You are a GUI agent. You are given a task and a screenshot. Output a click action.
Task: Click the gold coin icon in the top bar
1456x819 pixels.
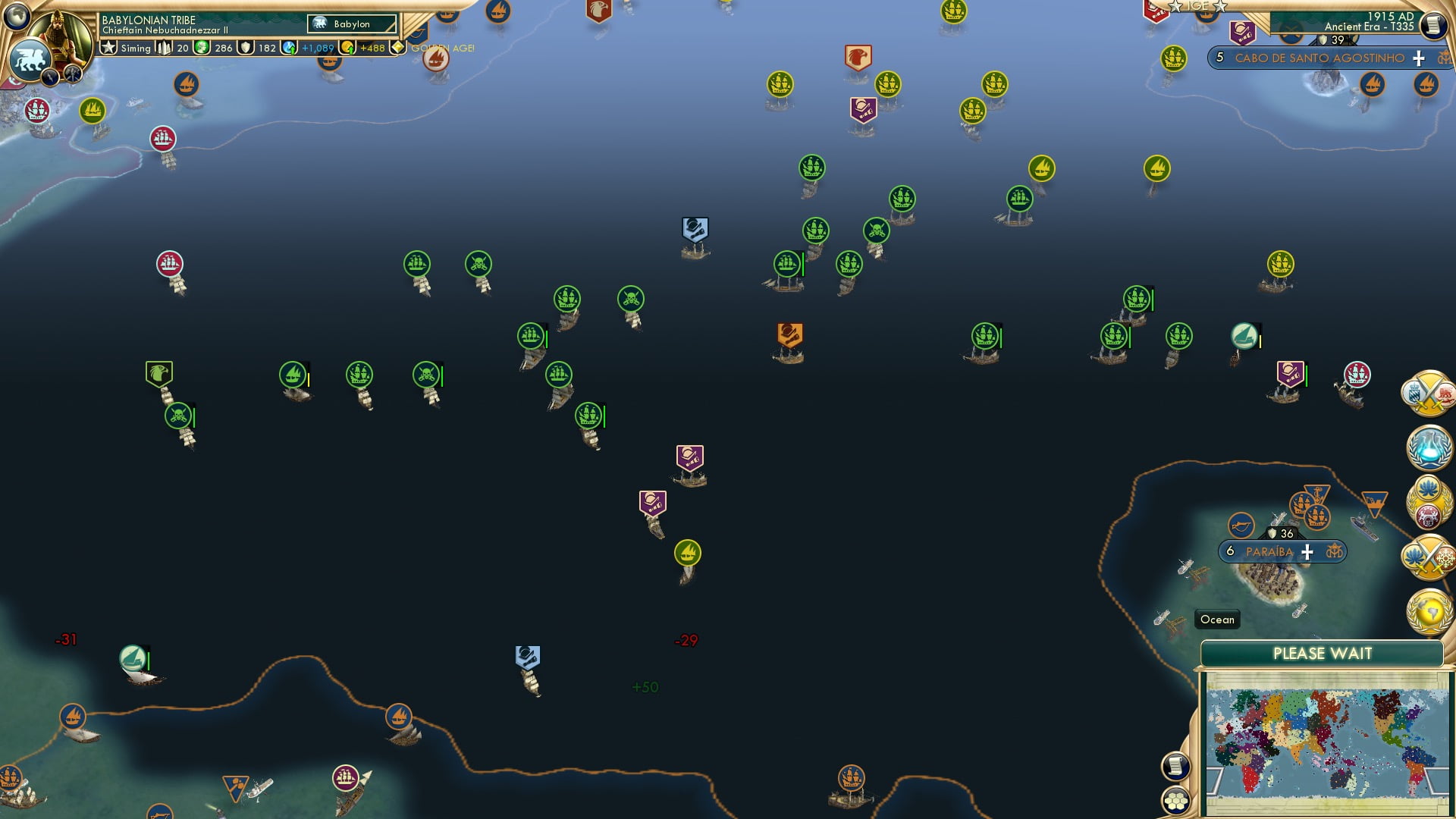tap(348, 48)
